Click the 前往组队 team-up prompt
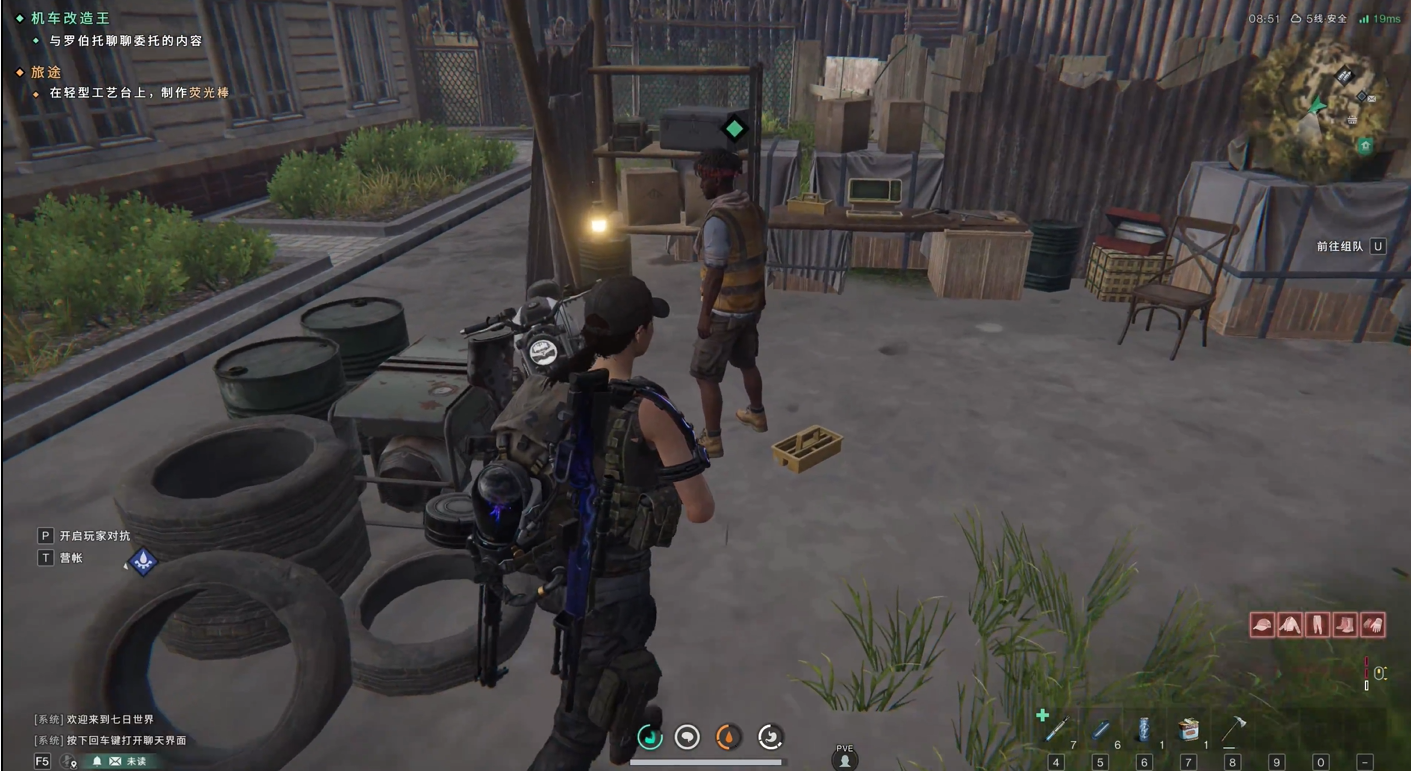 coord(1350,246)
